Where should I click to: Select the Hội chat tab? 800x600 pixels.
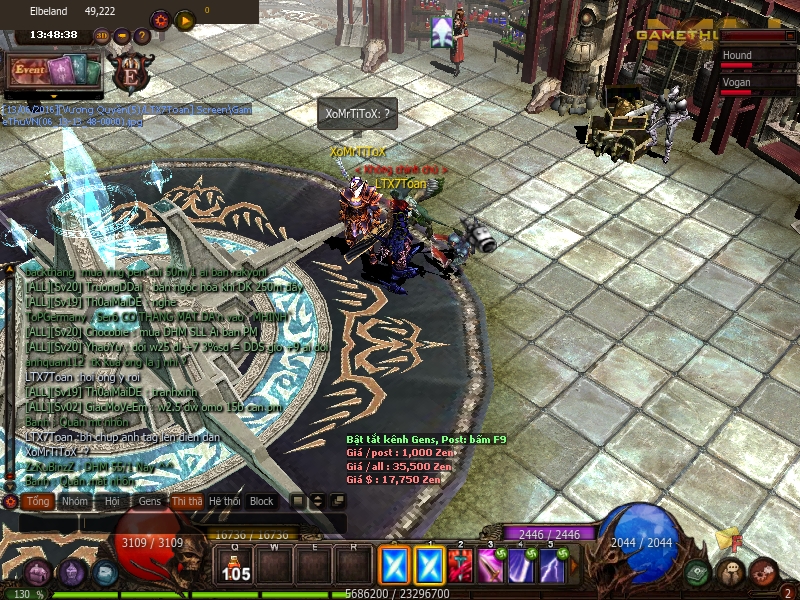113,501
